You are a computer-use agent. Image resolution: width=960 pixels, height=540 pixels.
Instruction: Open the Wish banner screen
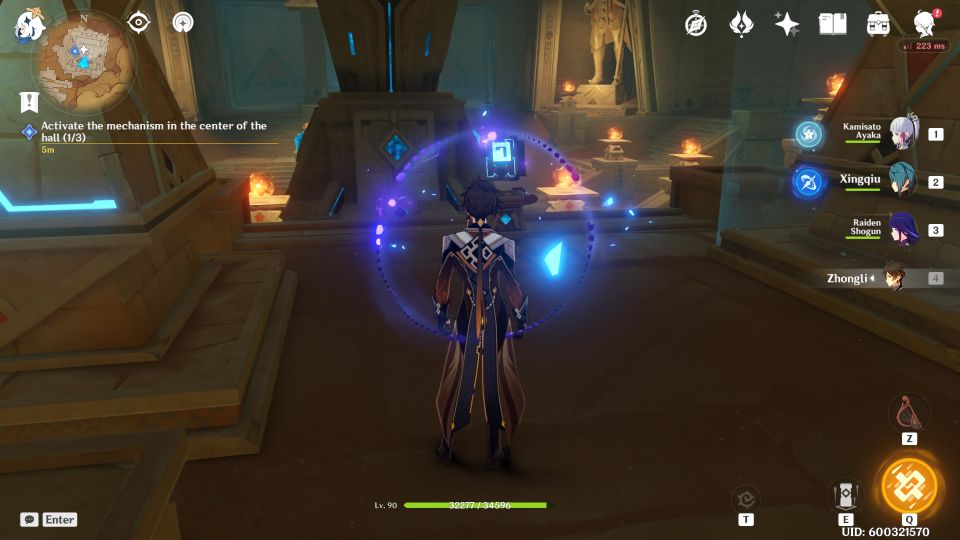tap(741, 25)
